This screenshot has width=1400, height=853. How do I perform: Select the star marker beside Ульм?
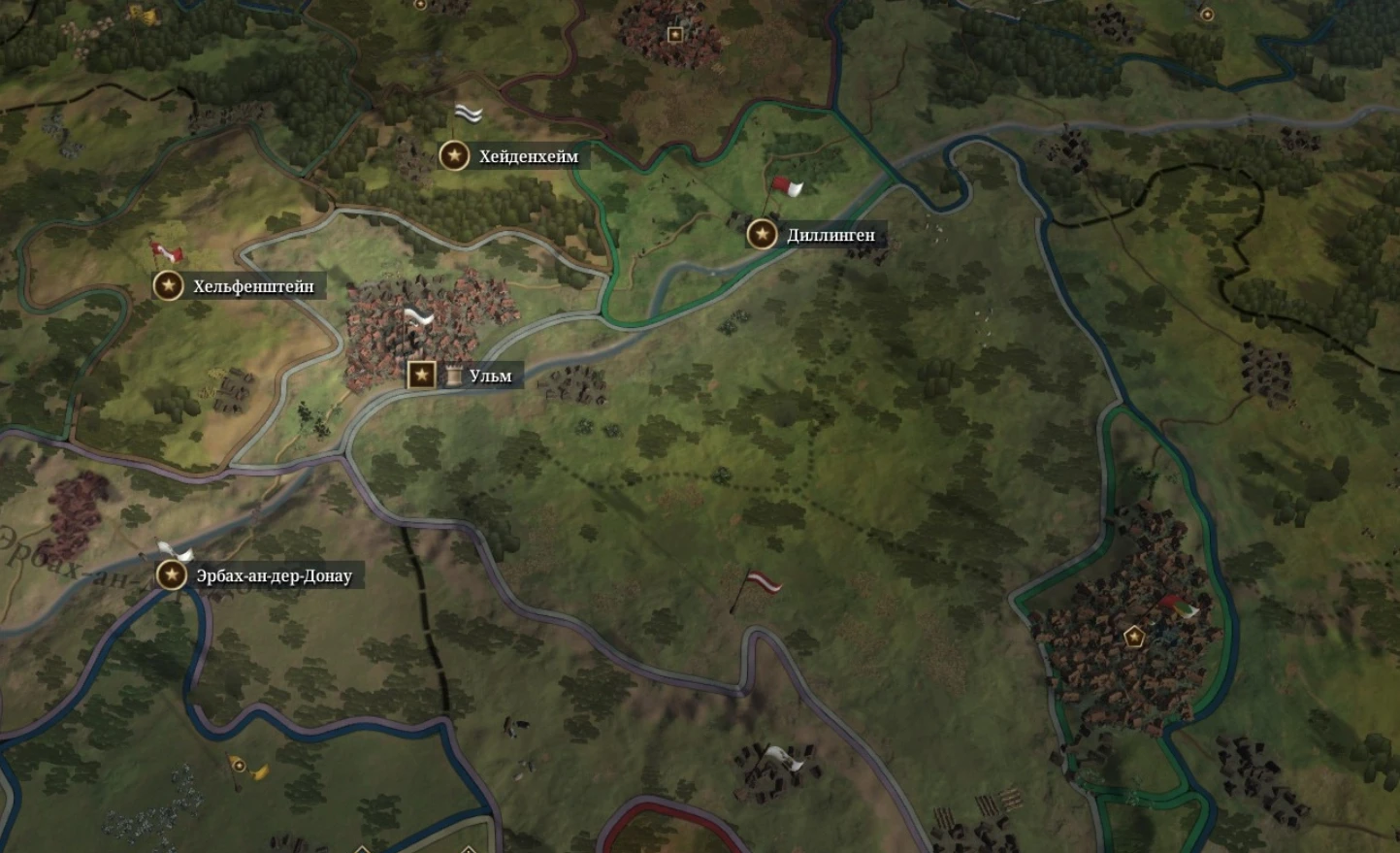pyautogui.click(x=419, y=374)
